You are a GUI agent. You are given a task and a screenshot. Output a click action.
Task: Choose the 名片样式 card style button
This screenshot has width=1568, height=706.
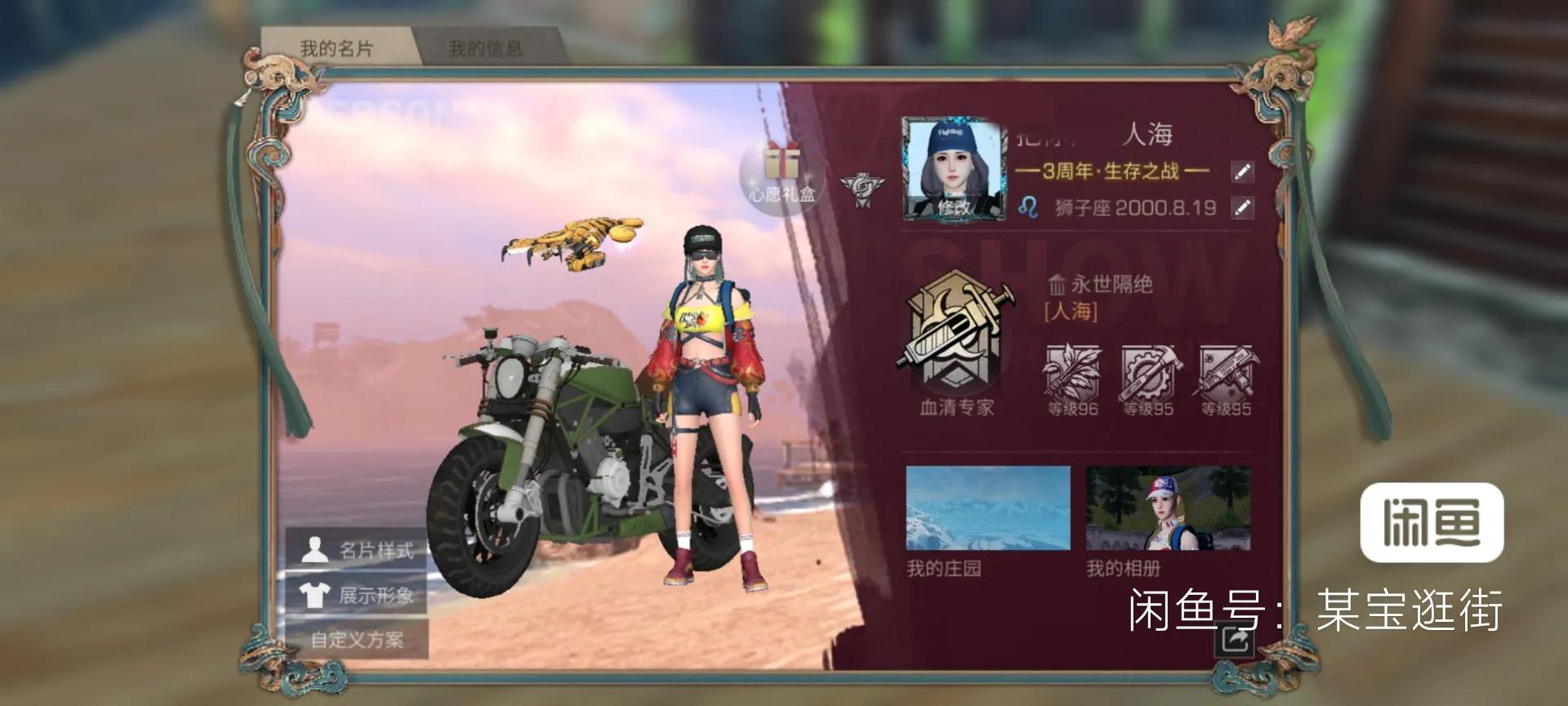(x=357, y=550)
